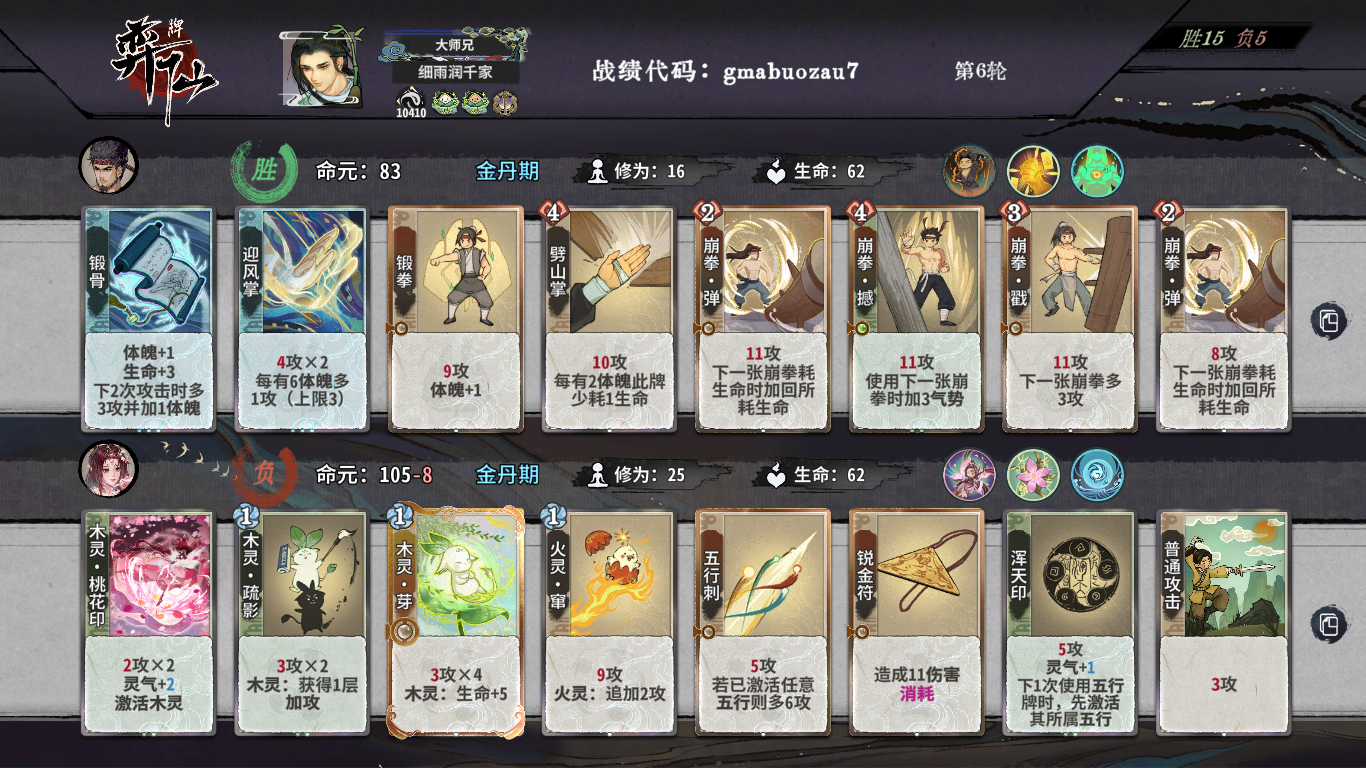Click the flaming fist character skill icon in top row

pos(970,170)
